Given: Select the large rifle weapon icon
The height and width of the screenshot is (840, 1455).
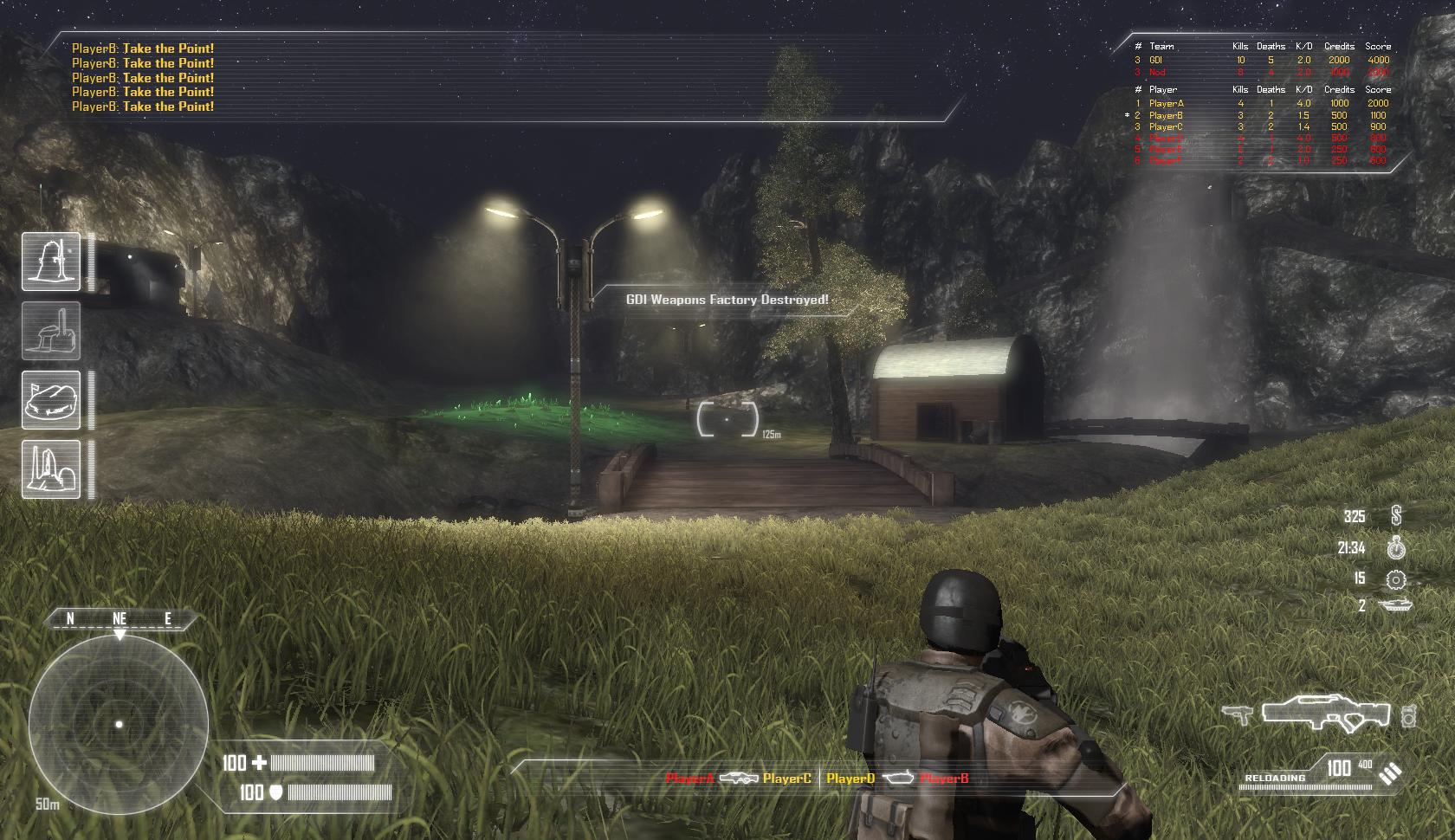Looking at the screenshot, I should click(x=1325, y=714).
